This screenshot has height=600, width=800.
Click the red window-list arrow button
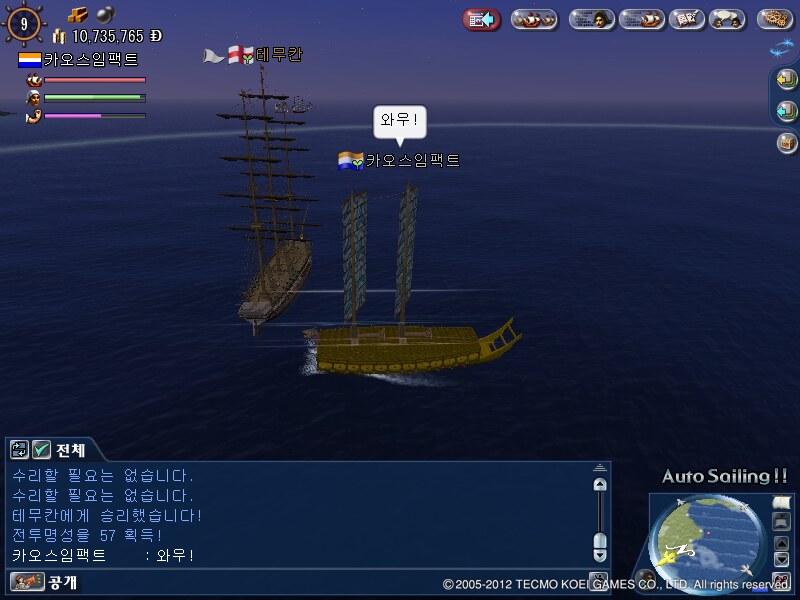(482, 19)
